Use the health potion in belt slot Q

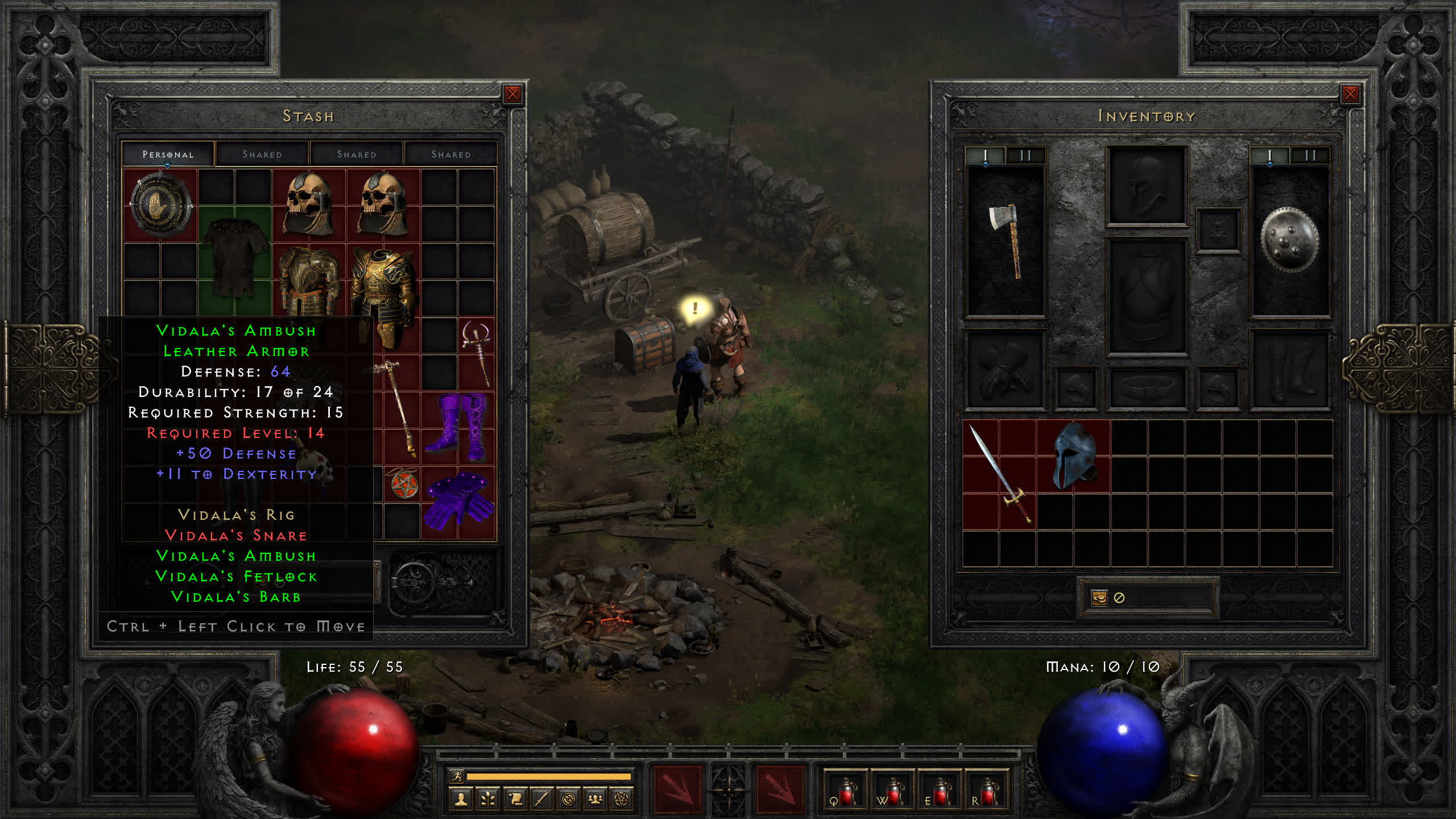click(846, 792)
